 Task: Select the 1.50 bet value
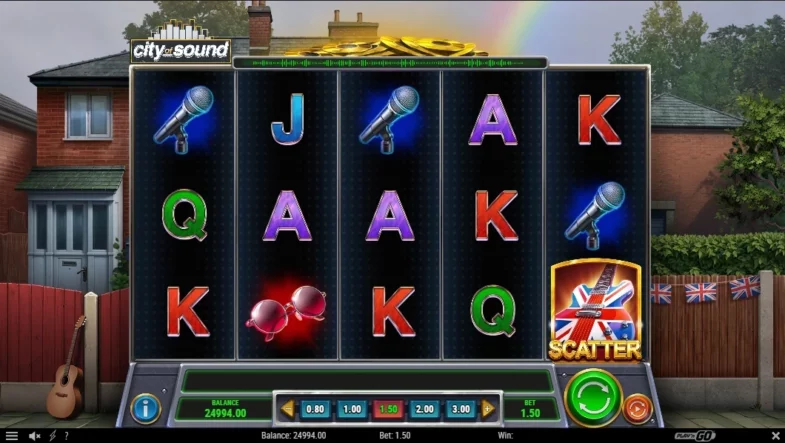point(388,409)
